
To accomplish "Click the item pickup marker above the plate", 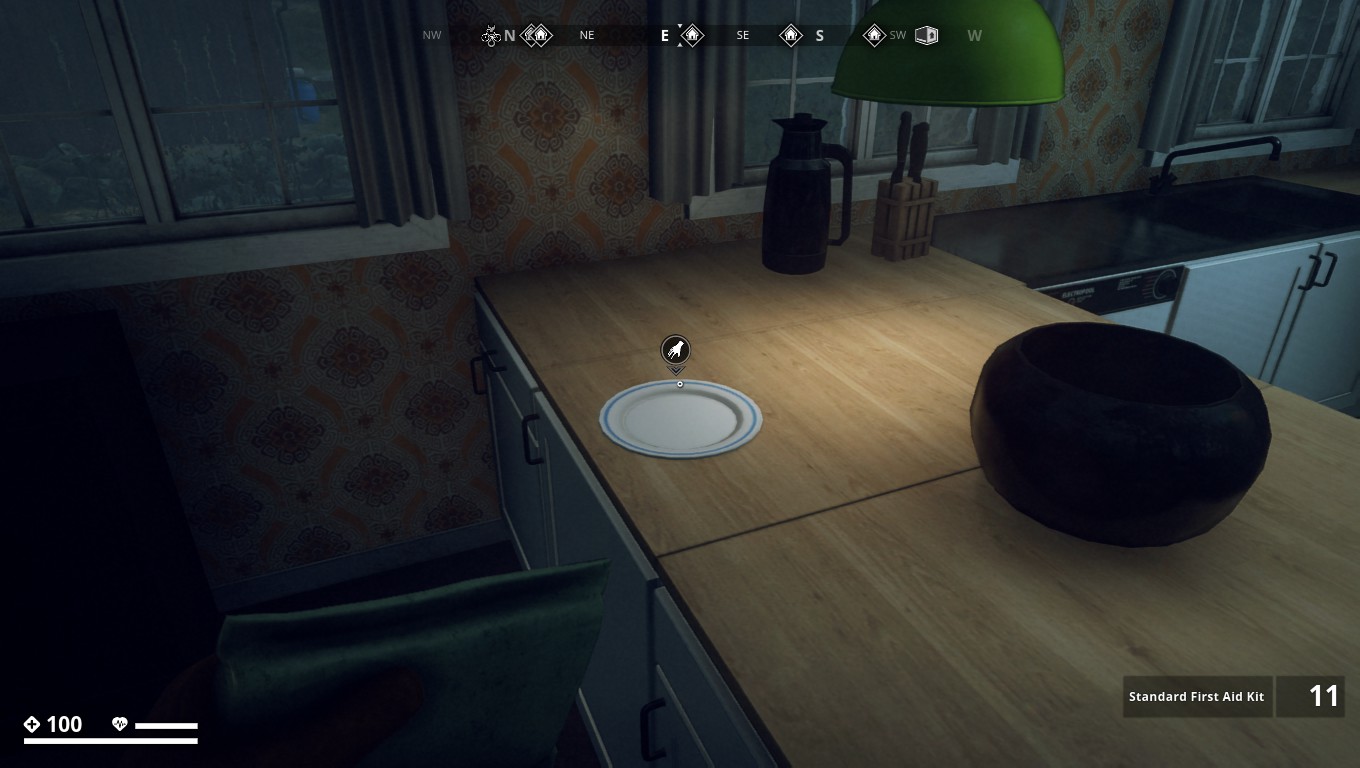I will [677, 351].
